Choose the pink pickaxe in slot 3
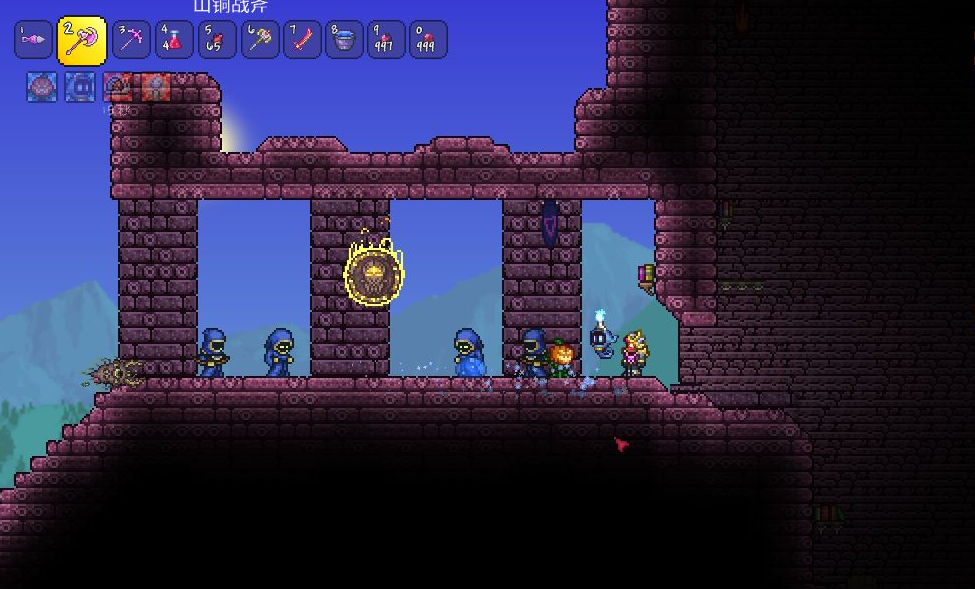 click(x=131, y=40)
